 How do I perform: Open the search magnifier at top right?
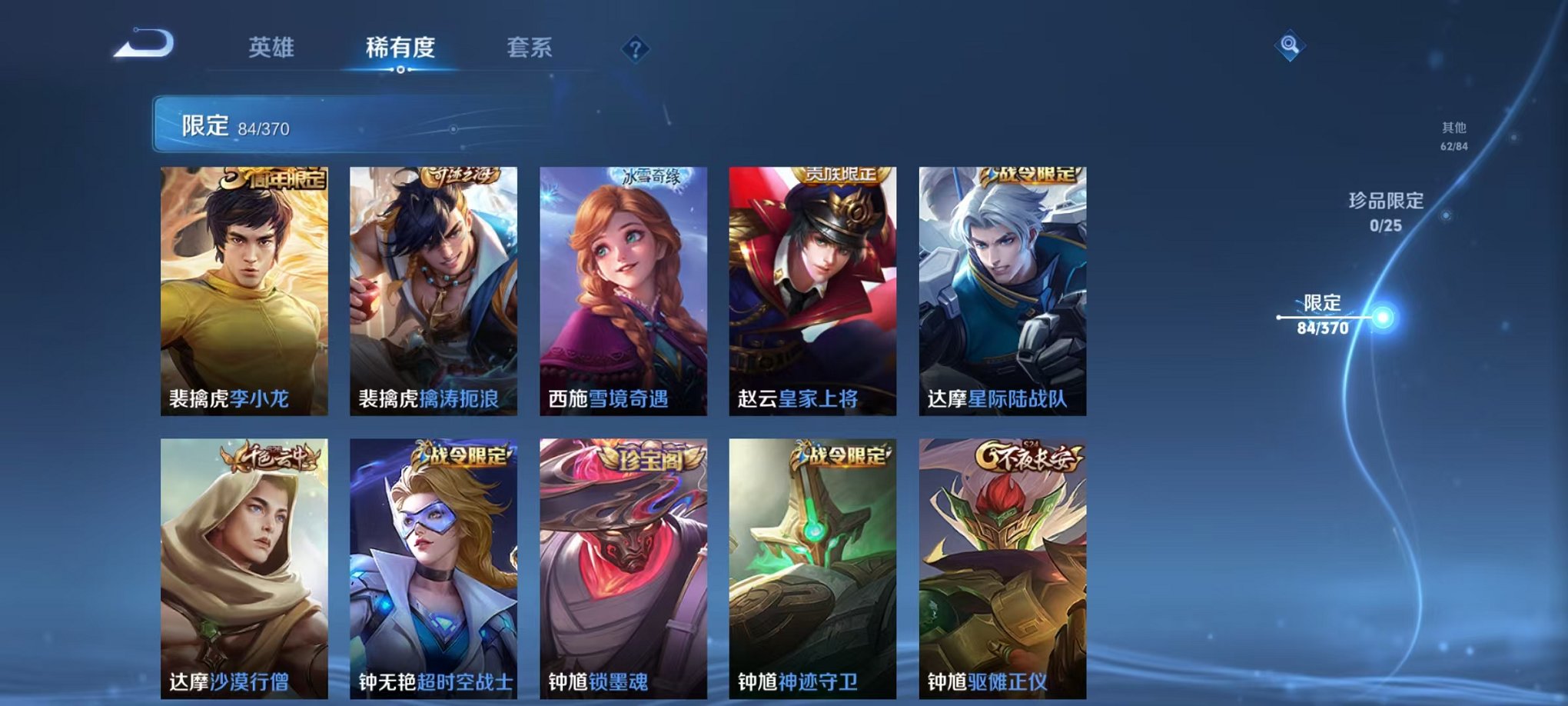tap(1291, 46)
